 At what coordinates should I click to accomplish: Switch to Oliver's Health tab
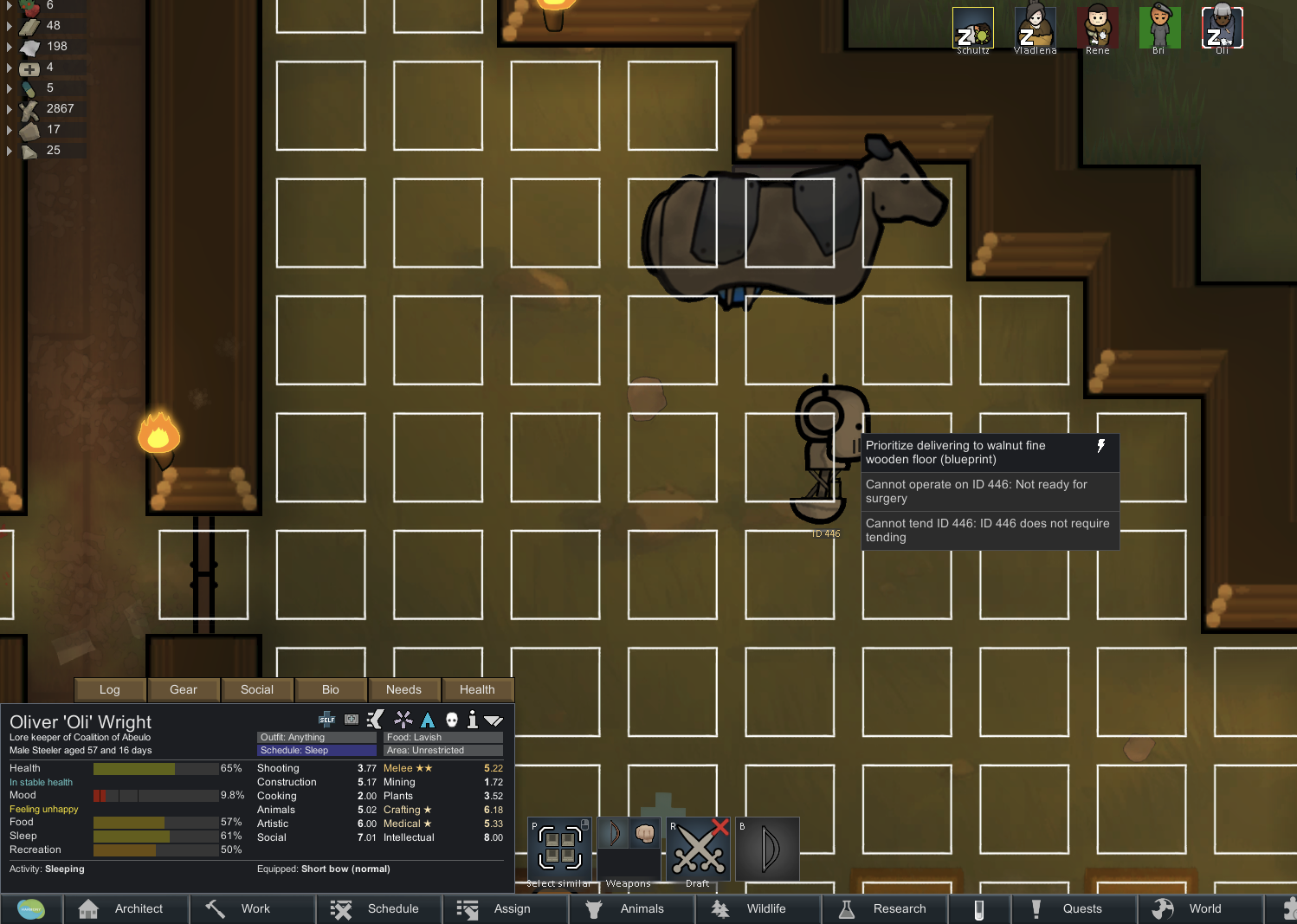coord(477,689)
